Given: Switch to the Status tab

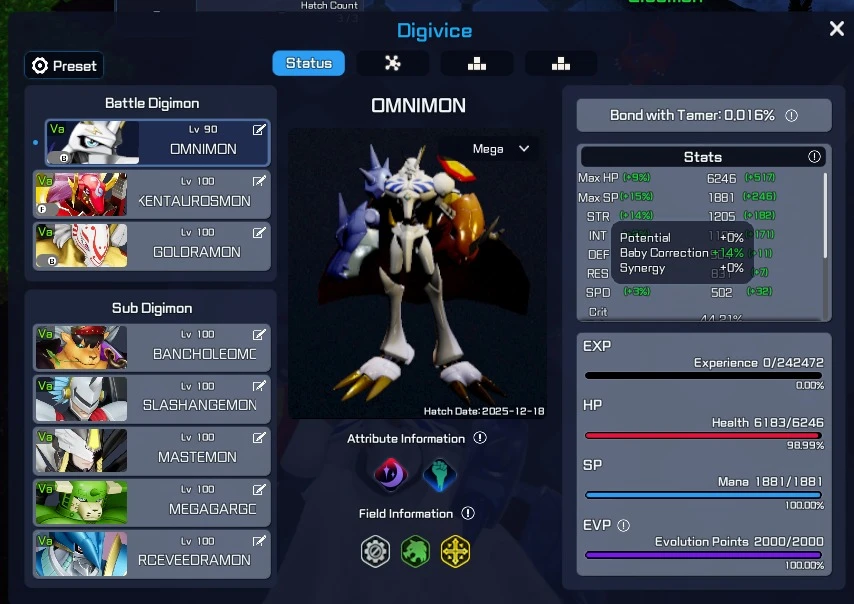Looking at the screenshot, I should coord(308,63).
